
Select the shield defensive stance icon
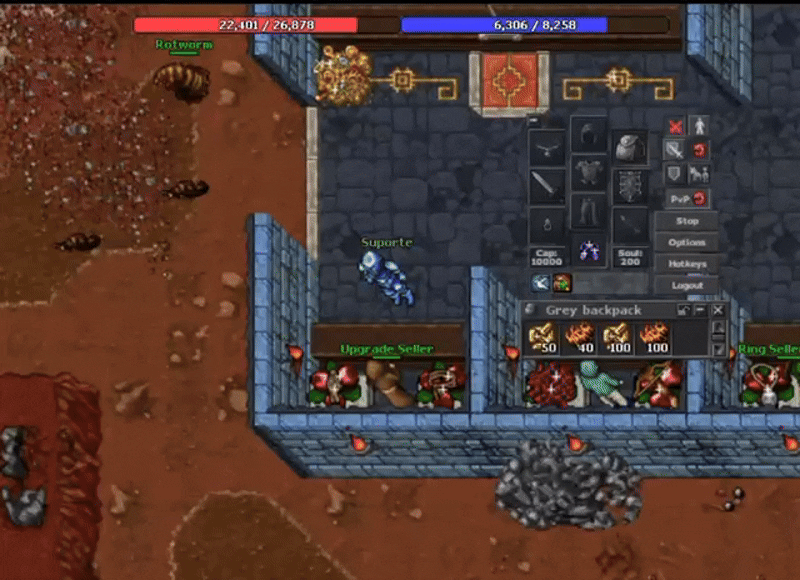coord(675,174)
